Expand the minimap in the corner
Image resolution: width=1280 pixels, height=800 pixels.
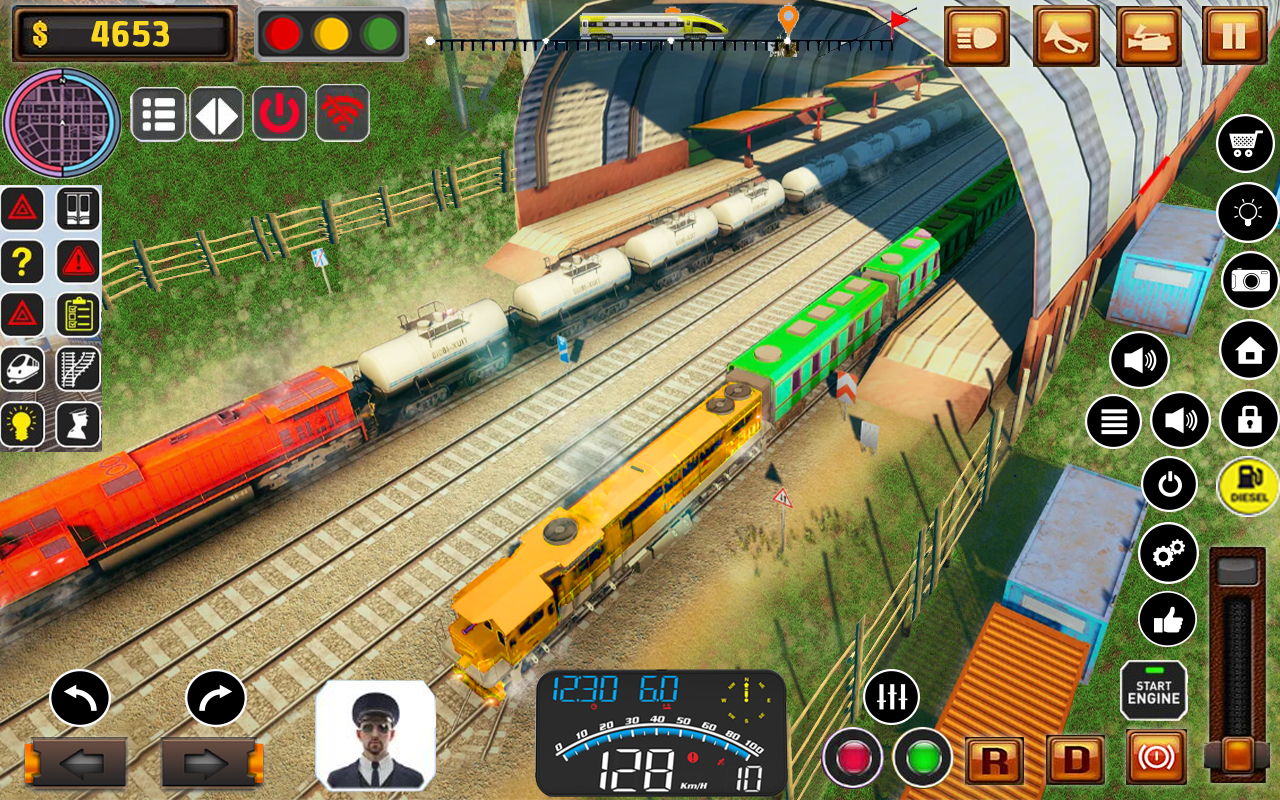[x=62, y=121]
